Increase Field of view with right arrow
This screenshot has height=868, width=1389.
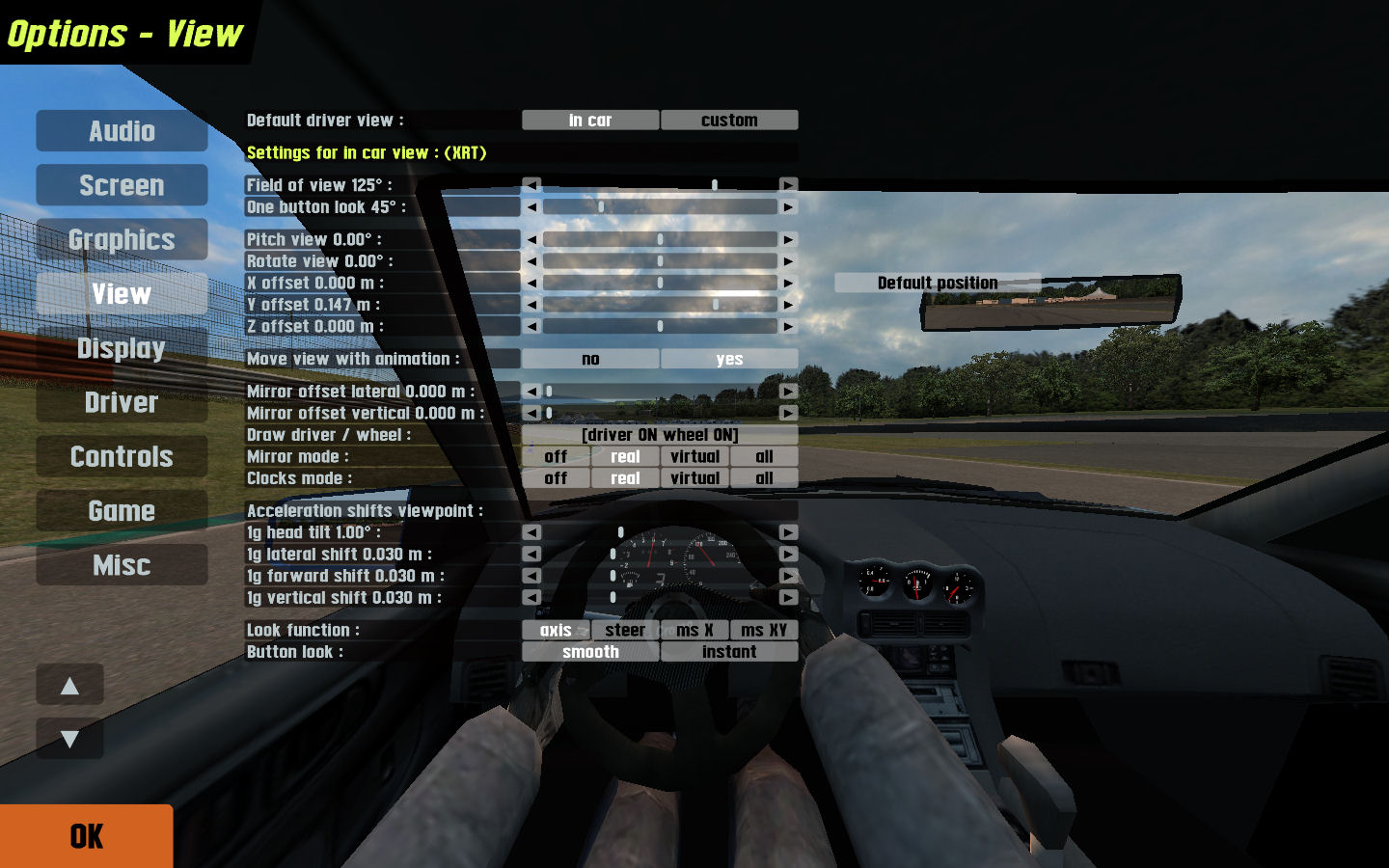[788, 185]
